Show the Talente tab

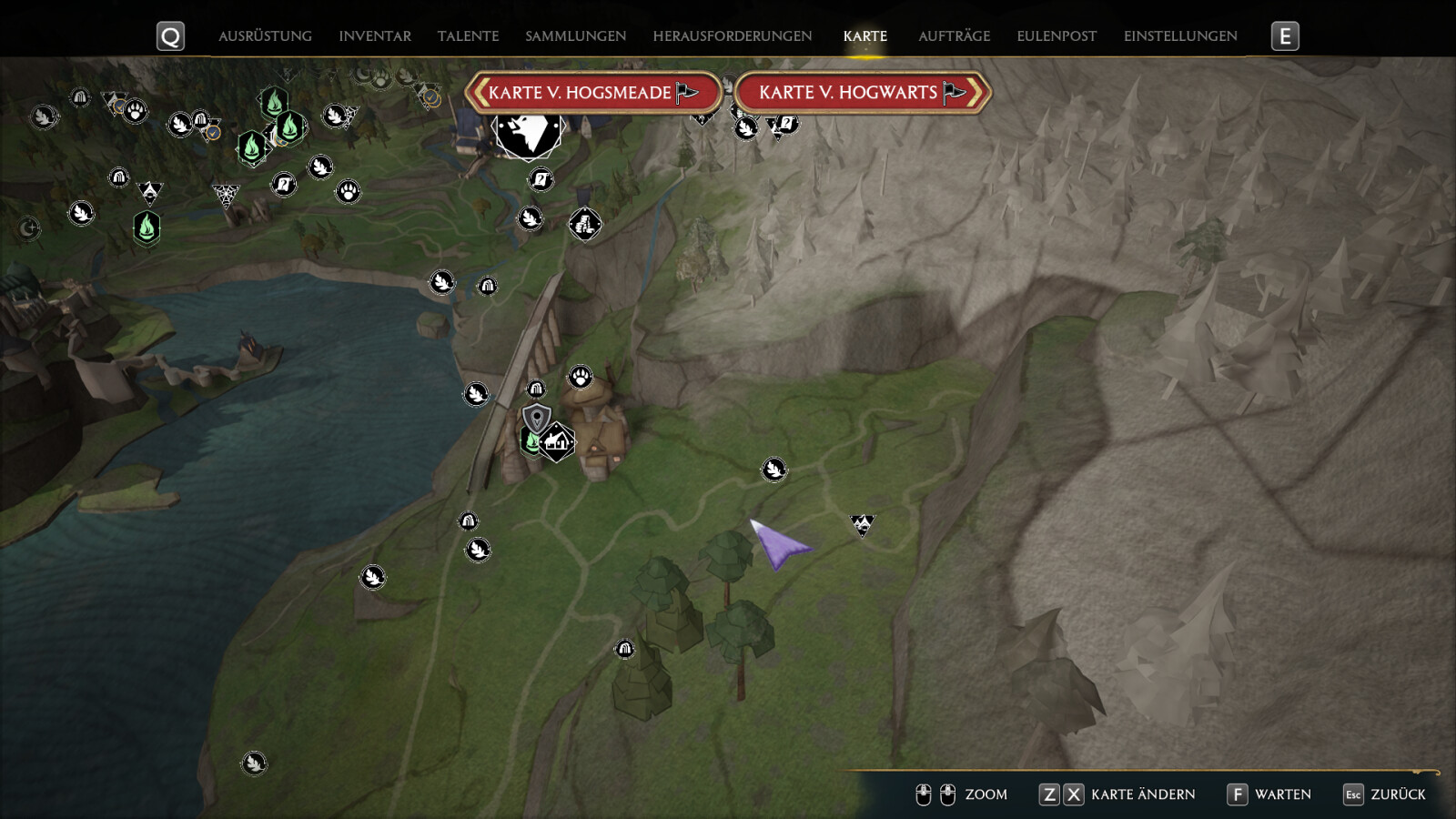click(468, 36)
